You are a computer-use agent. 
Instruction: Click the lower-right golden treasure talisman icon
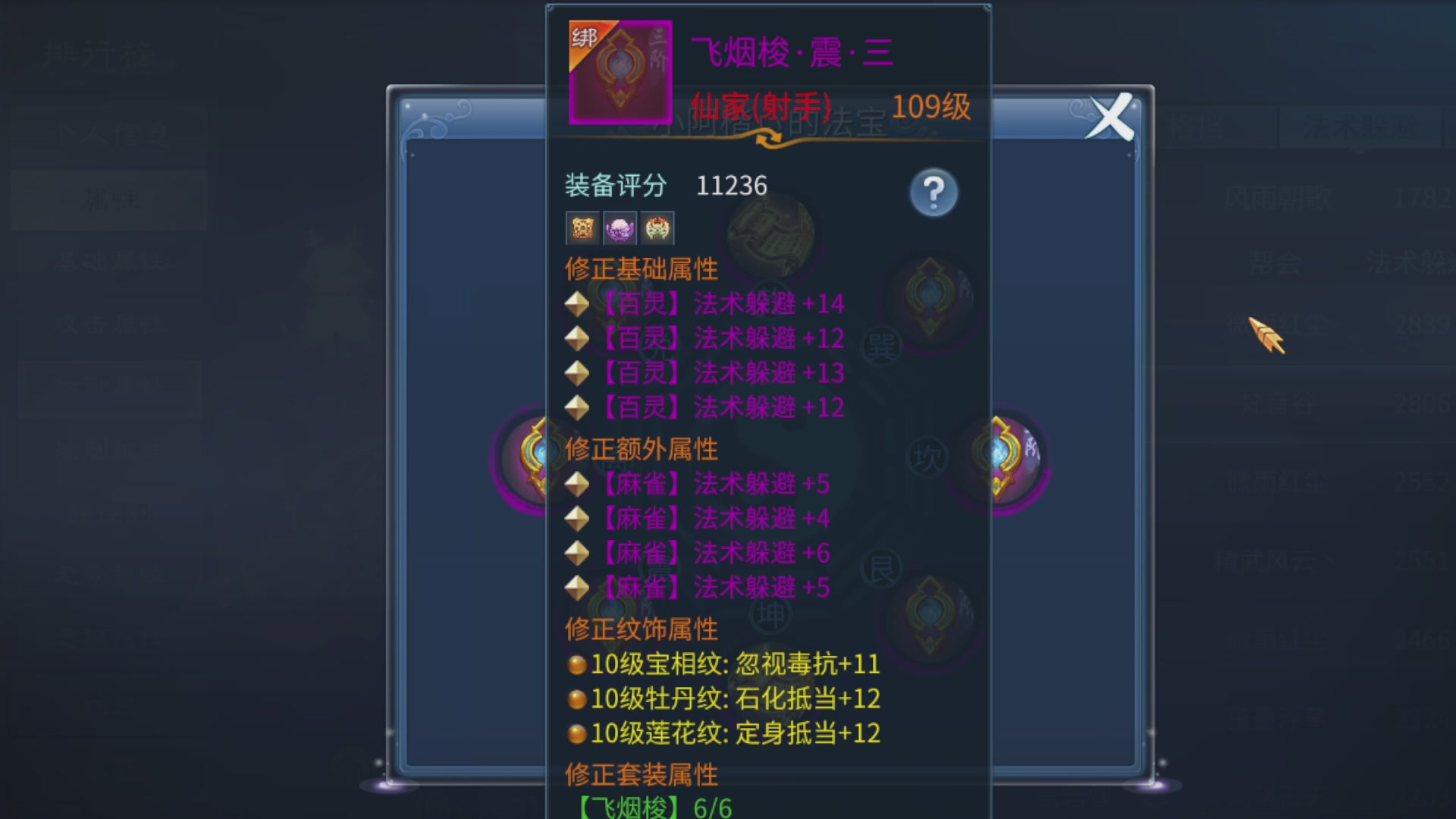tap(929, 614)
